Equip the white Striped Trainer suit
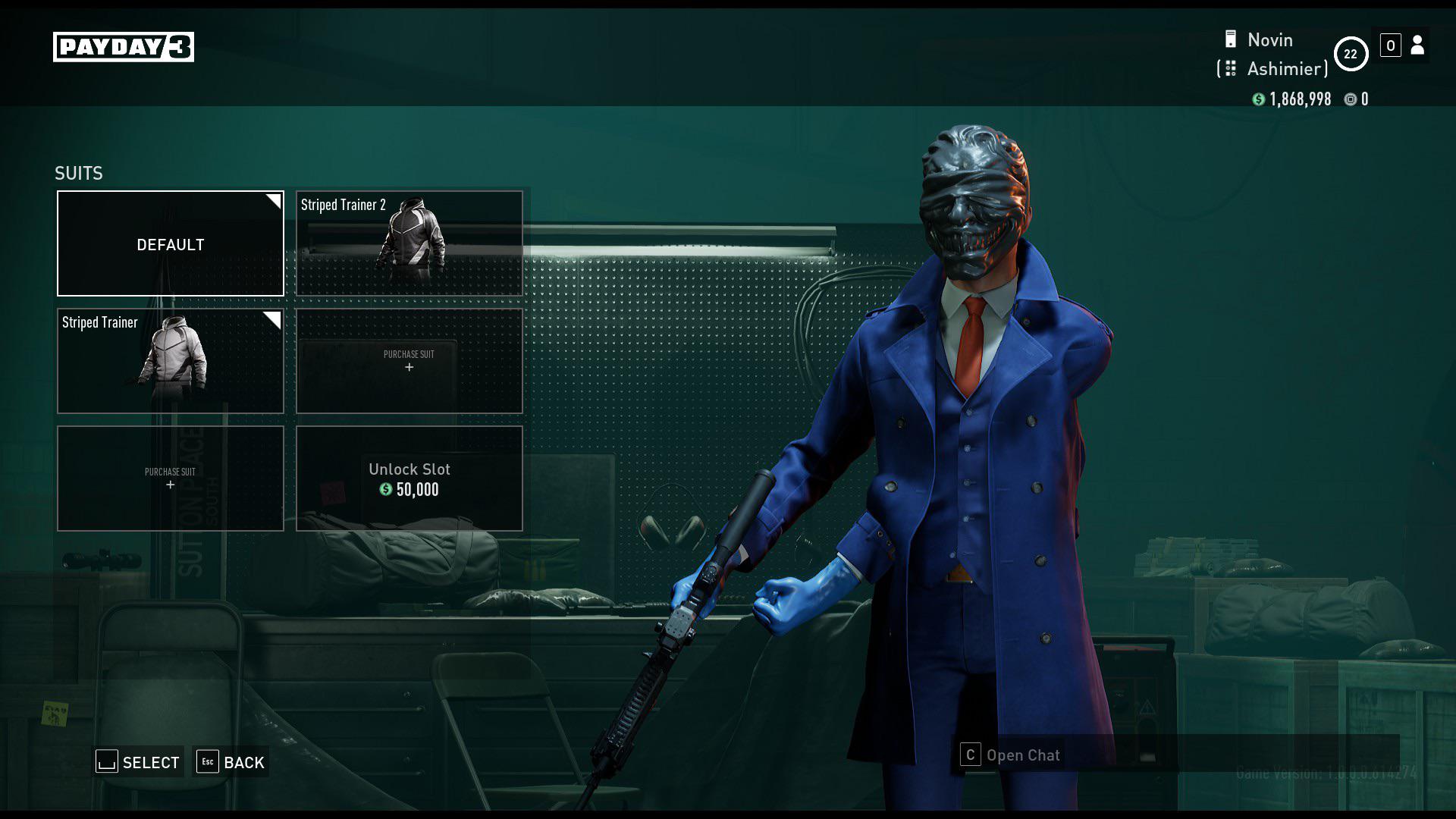Image resolution: width=1456 pixels, height=819 pixels. (x=171, y=361)
